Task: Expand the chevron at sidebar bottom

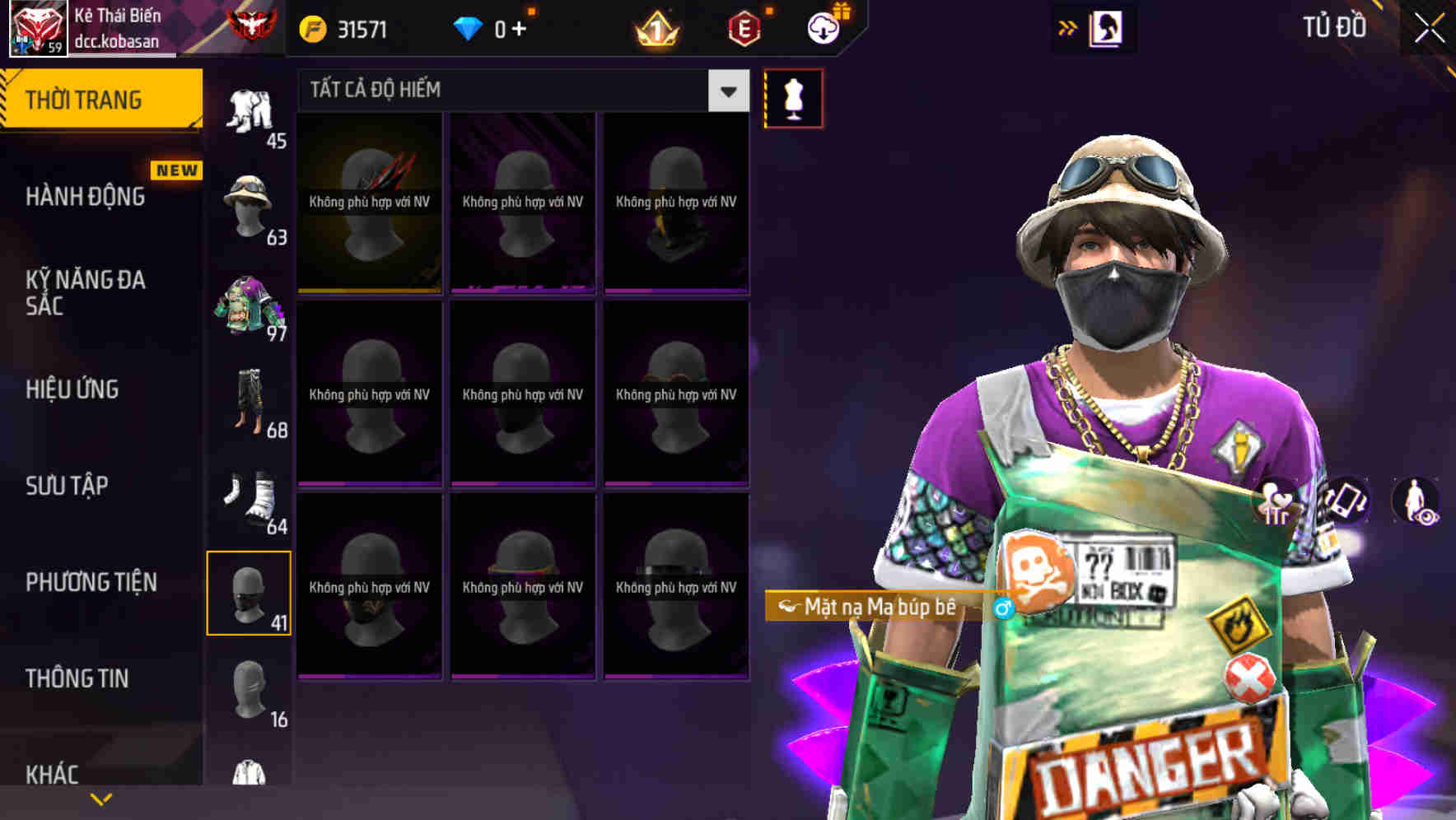Action: (99, 798)
